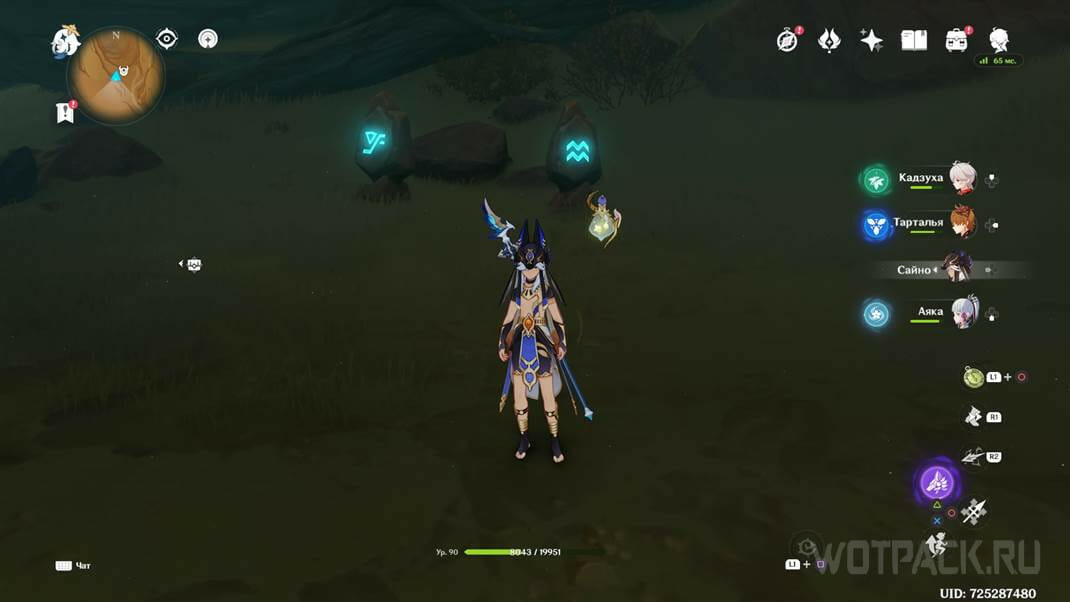
Task: Activate the elemental sight eye icon
Action: point(167,39)
